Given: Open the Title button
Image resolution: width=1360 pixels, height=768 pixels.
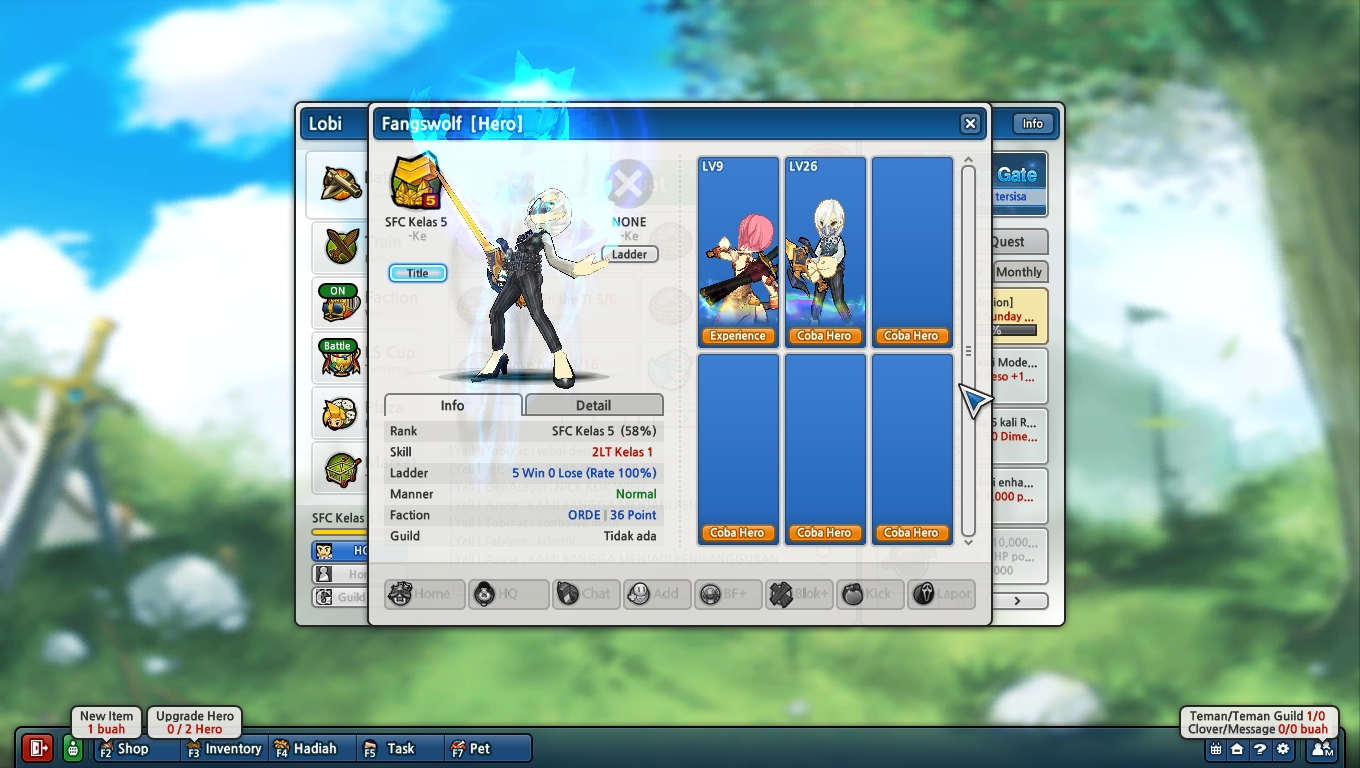Looking at the screenshot, I should click(x=418, y=273).
